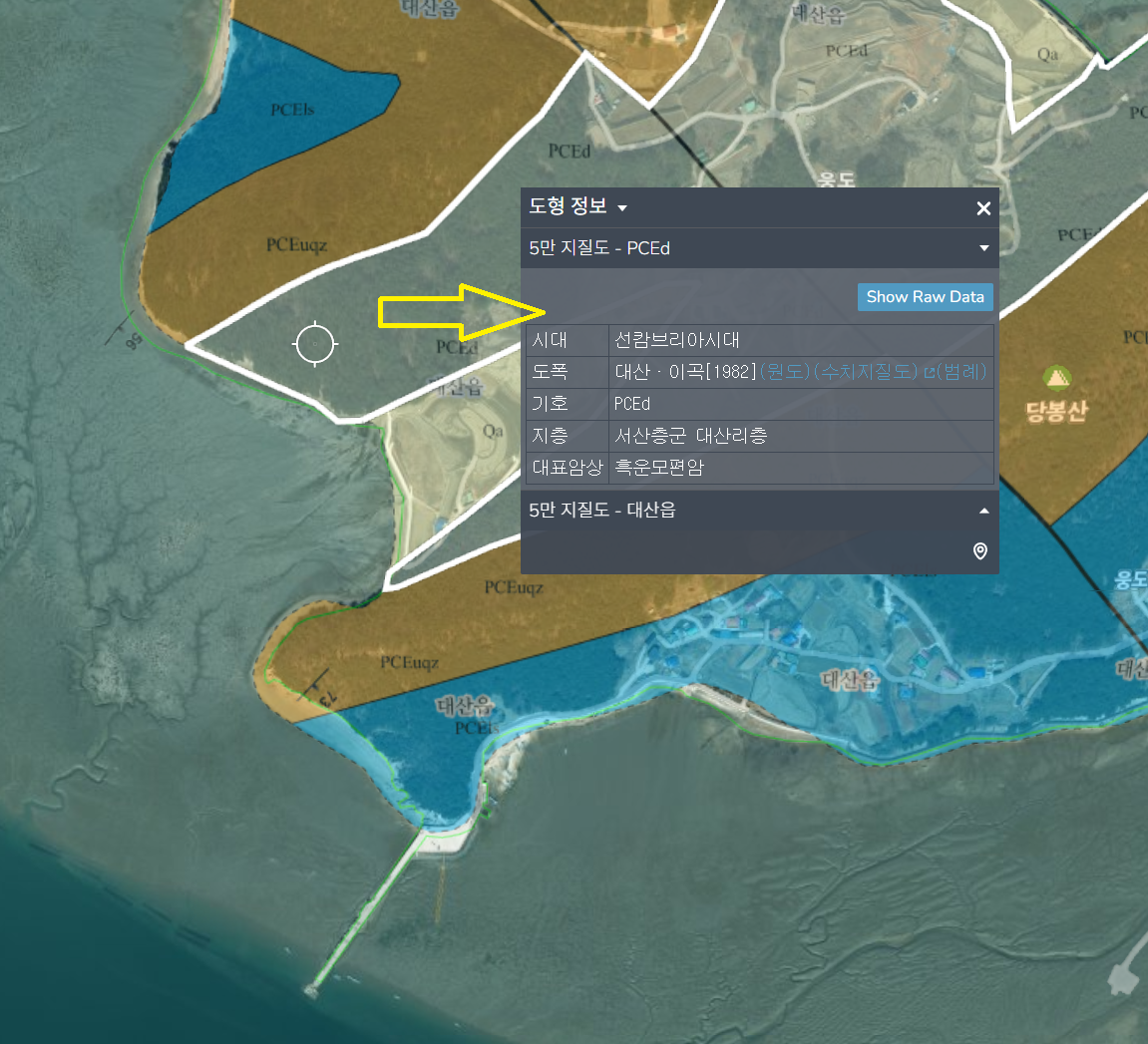Expand the 5만 지질도 - 대산읍 section
The image size is (1148, 1044).
click(x=984, y=511)
